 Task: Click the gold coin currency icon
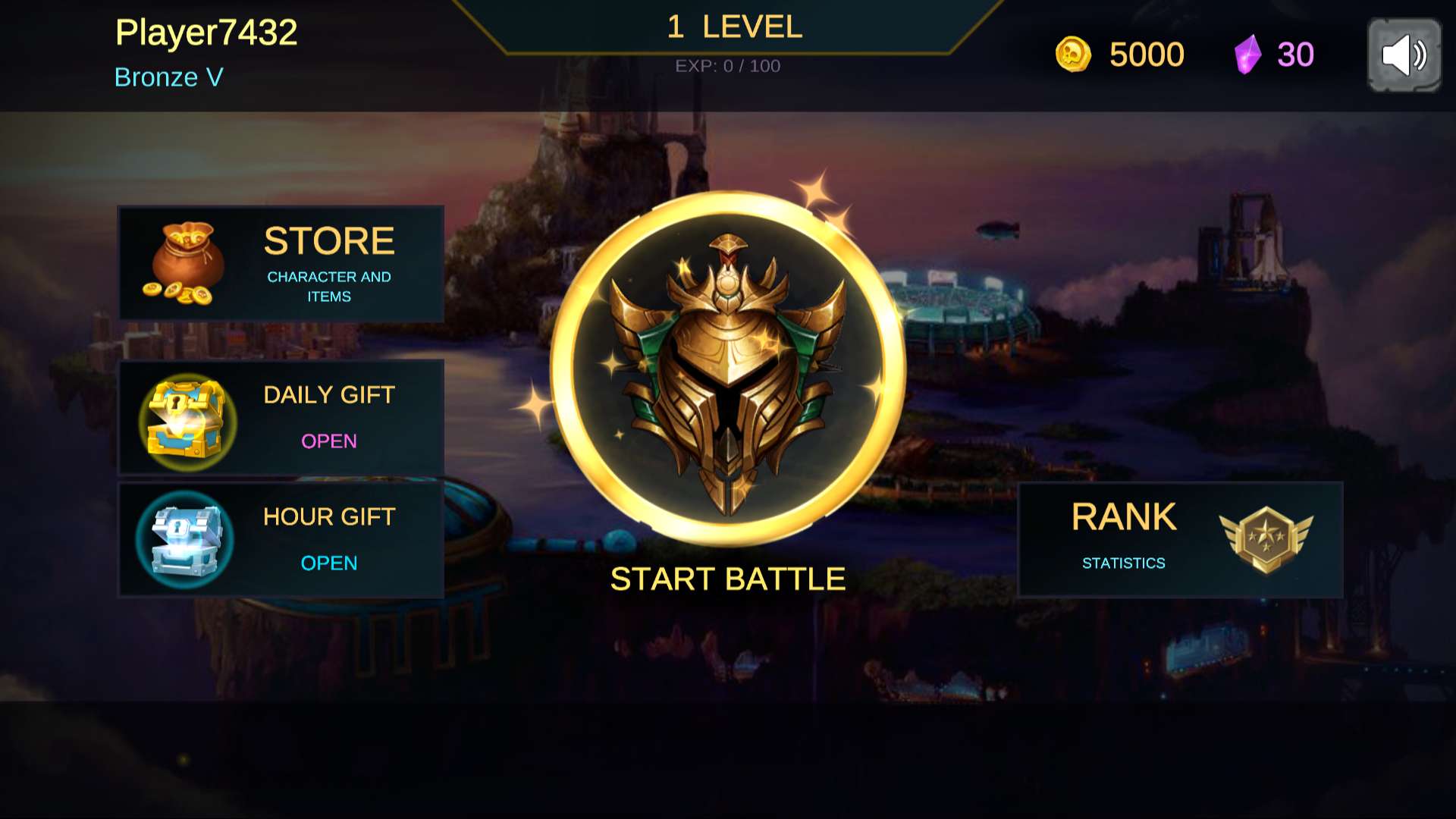point(1073,55)
